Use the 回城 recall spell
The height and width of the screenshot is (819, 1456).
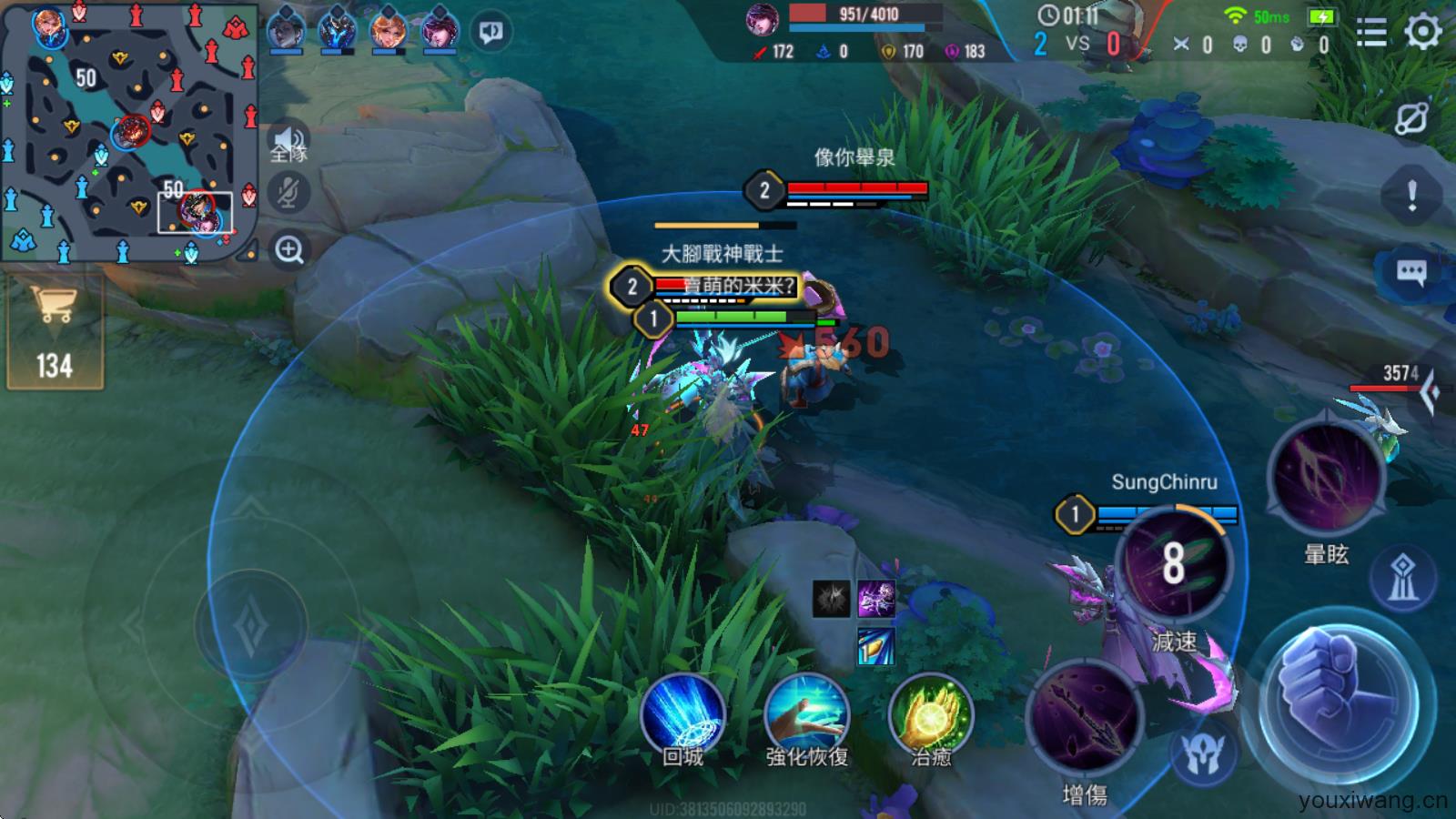pos(682,715)
